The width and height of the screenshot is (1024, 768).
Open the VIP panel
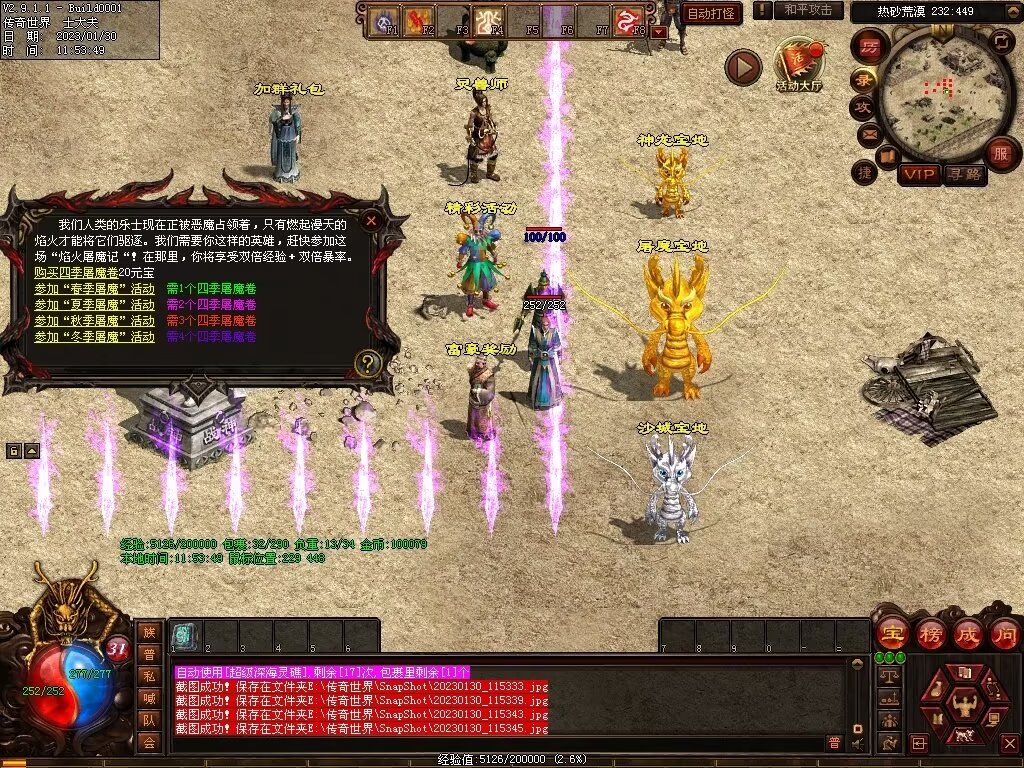[918, 175]
